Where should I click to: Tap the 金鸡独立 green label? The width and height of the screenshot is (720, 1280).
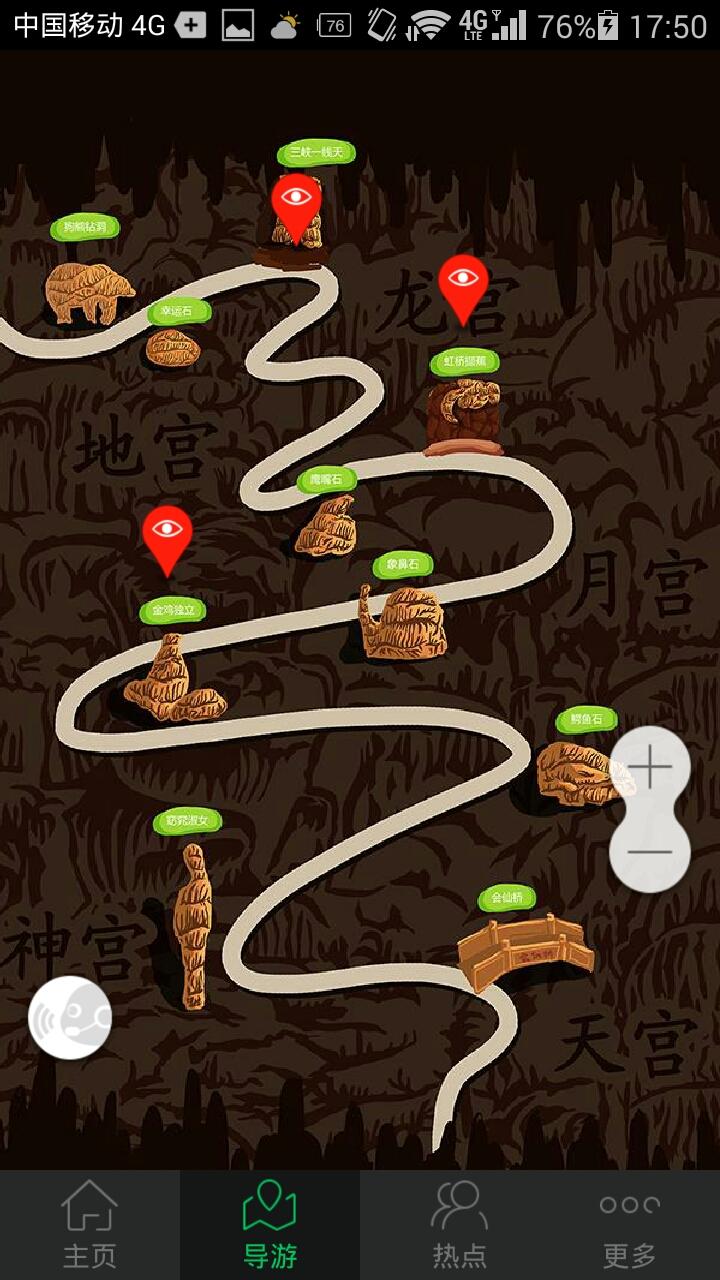tap(173, 610)
